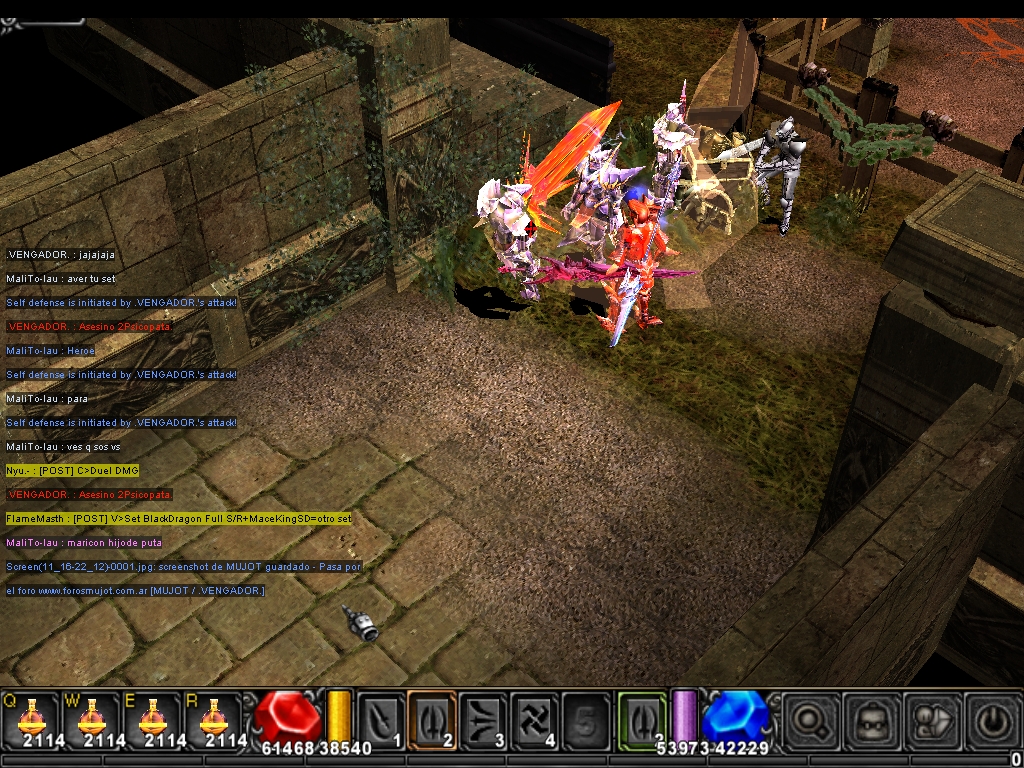
Task: Click Nyu's Duel DMG post in chat
Action: point(72,471)
